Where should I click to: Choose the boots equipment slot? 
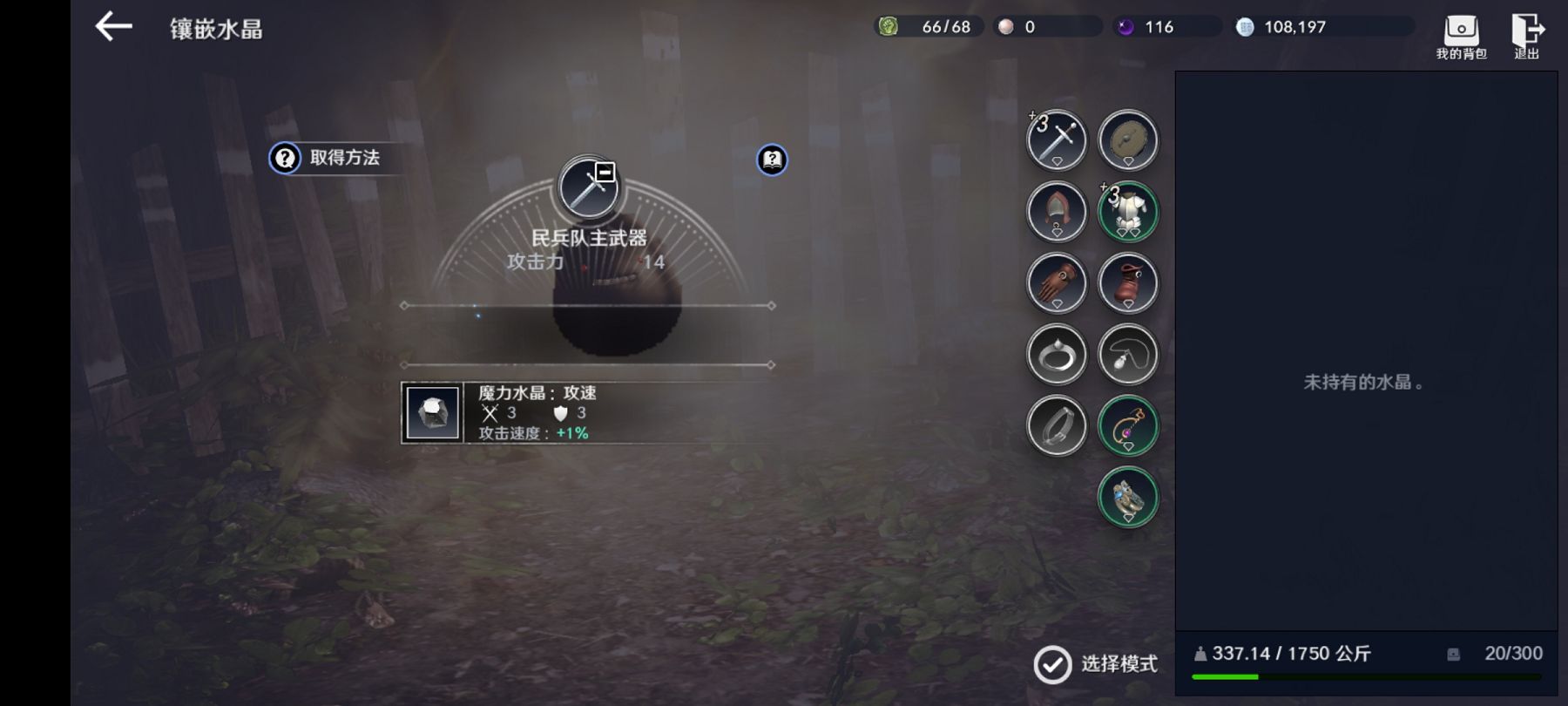pyautogui.click(x=1128, y=283)
